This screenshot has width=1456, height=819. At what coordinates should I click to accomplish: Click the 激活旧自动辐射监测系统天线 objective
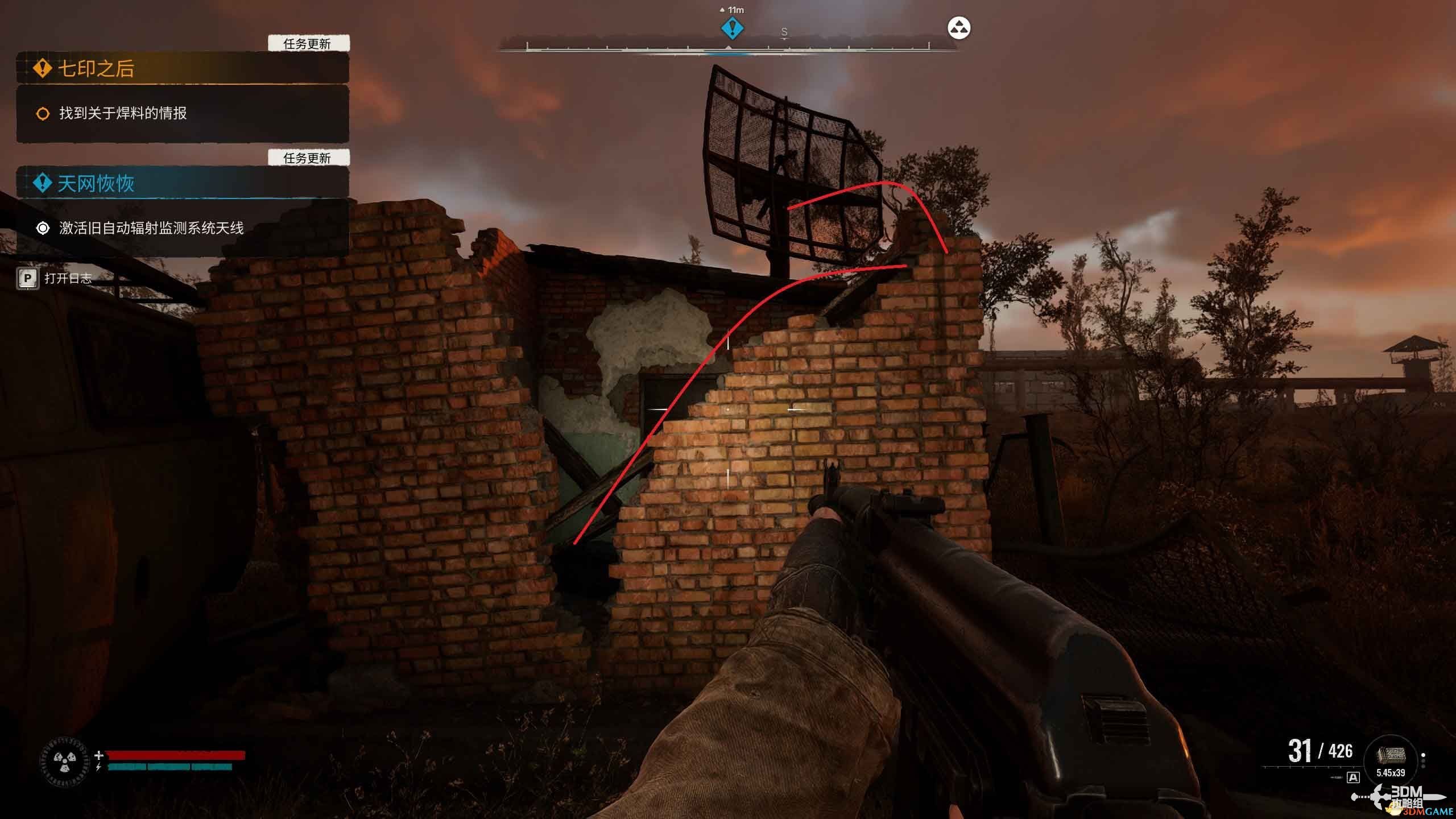point(151,228)
